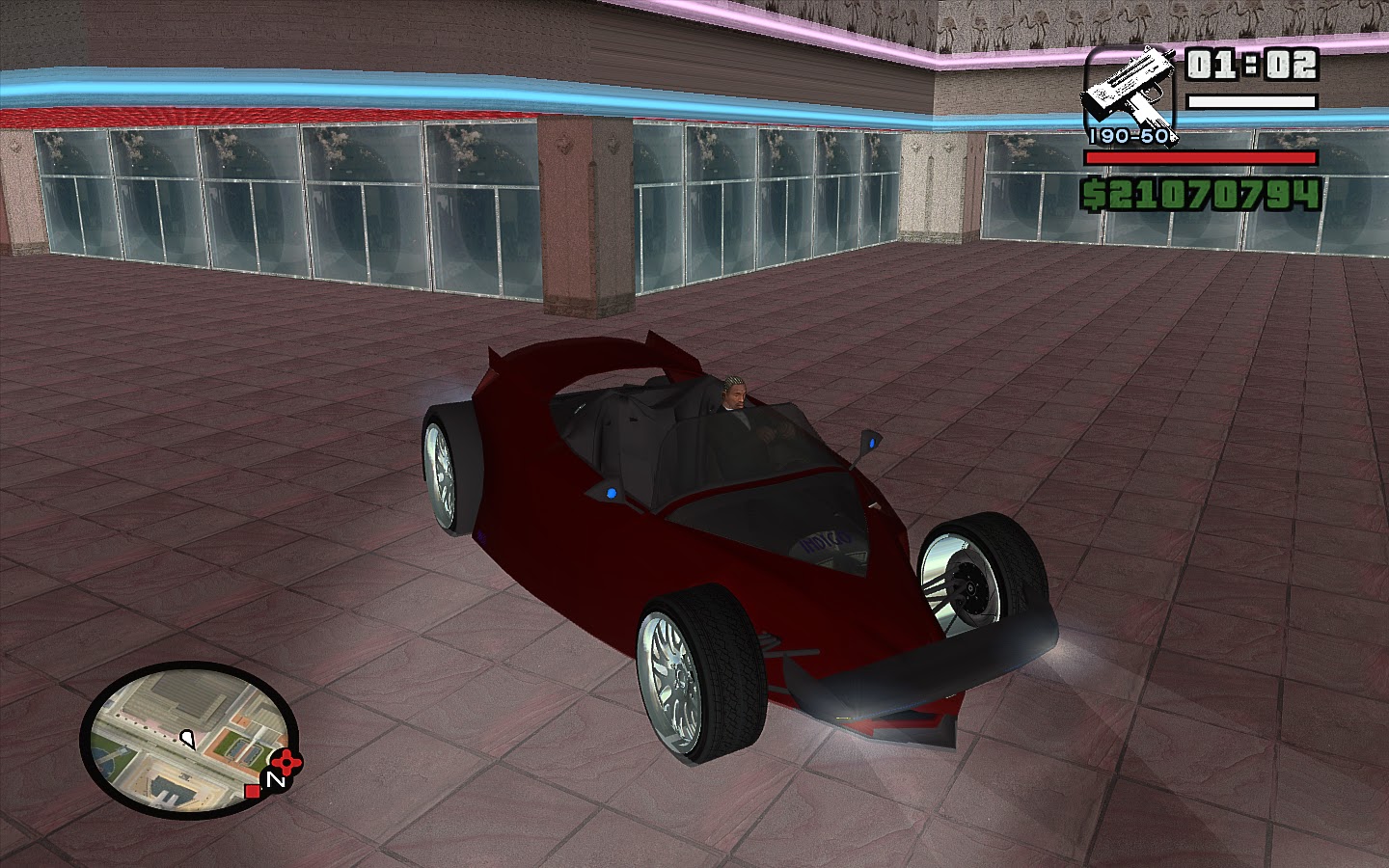Click the white armor bar
This screenshot has width=1389, height=868.
[x=1253, y=102]
